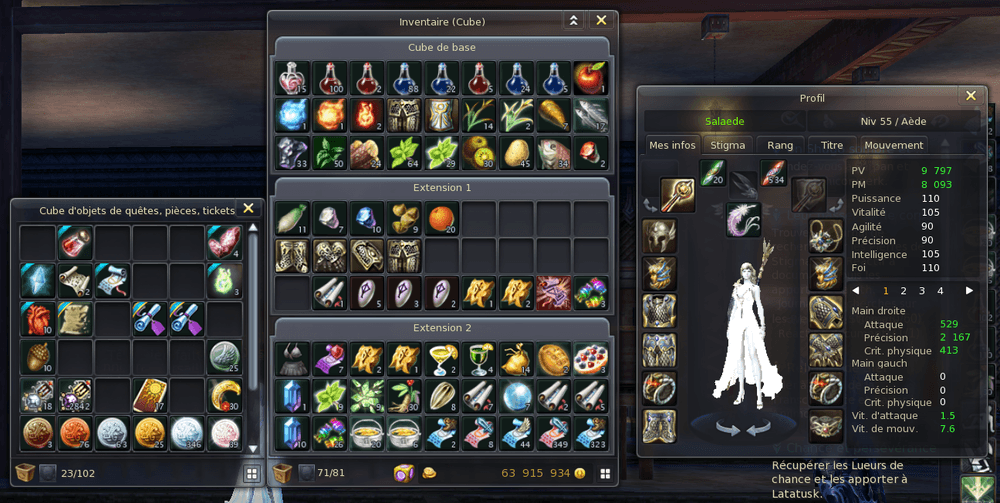
Task: Select the green cocktail drink item
Action: point(479,358)
